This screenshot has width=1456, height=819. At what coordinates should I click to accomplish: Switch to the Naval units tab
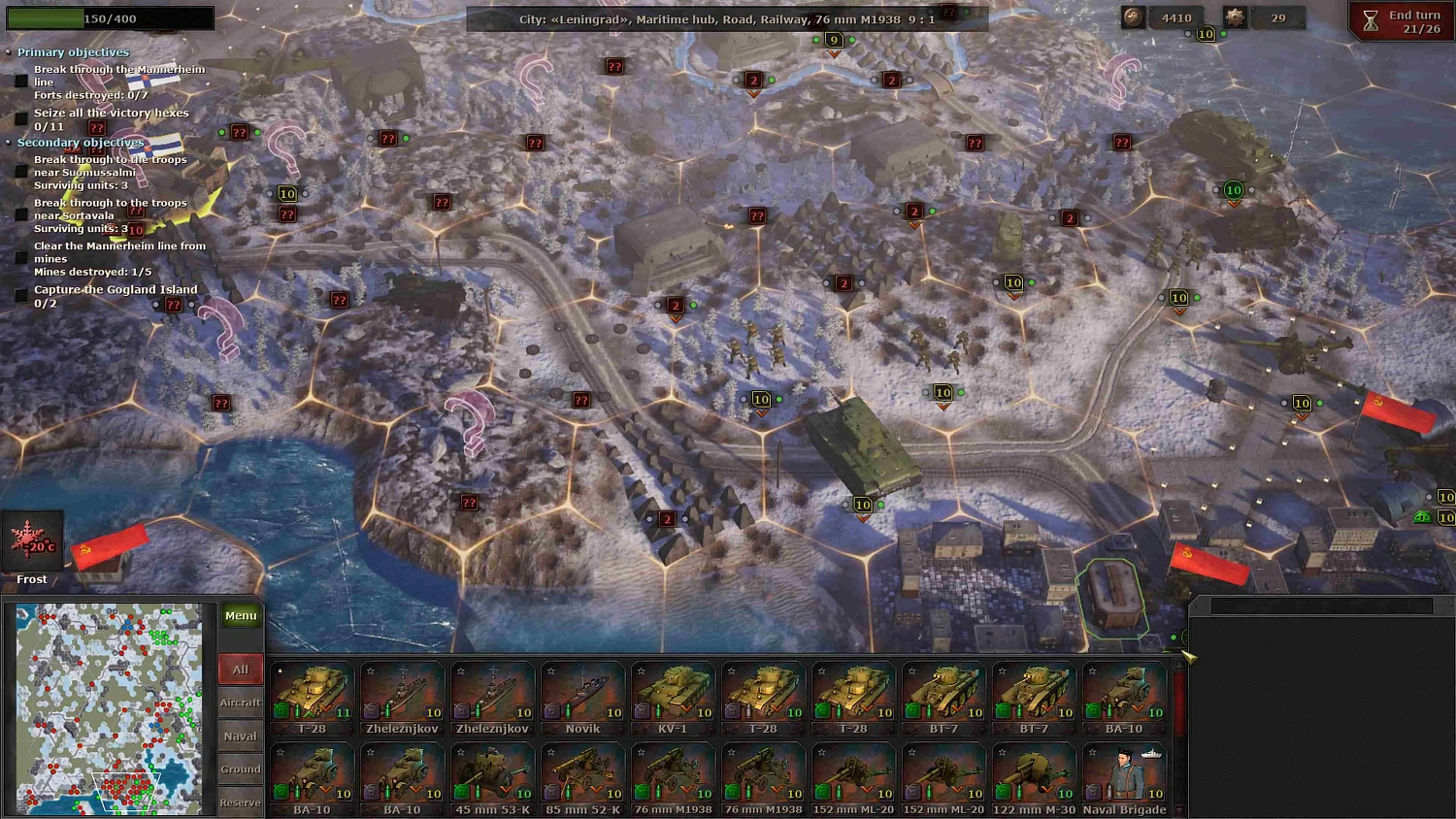240,736
